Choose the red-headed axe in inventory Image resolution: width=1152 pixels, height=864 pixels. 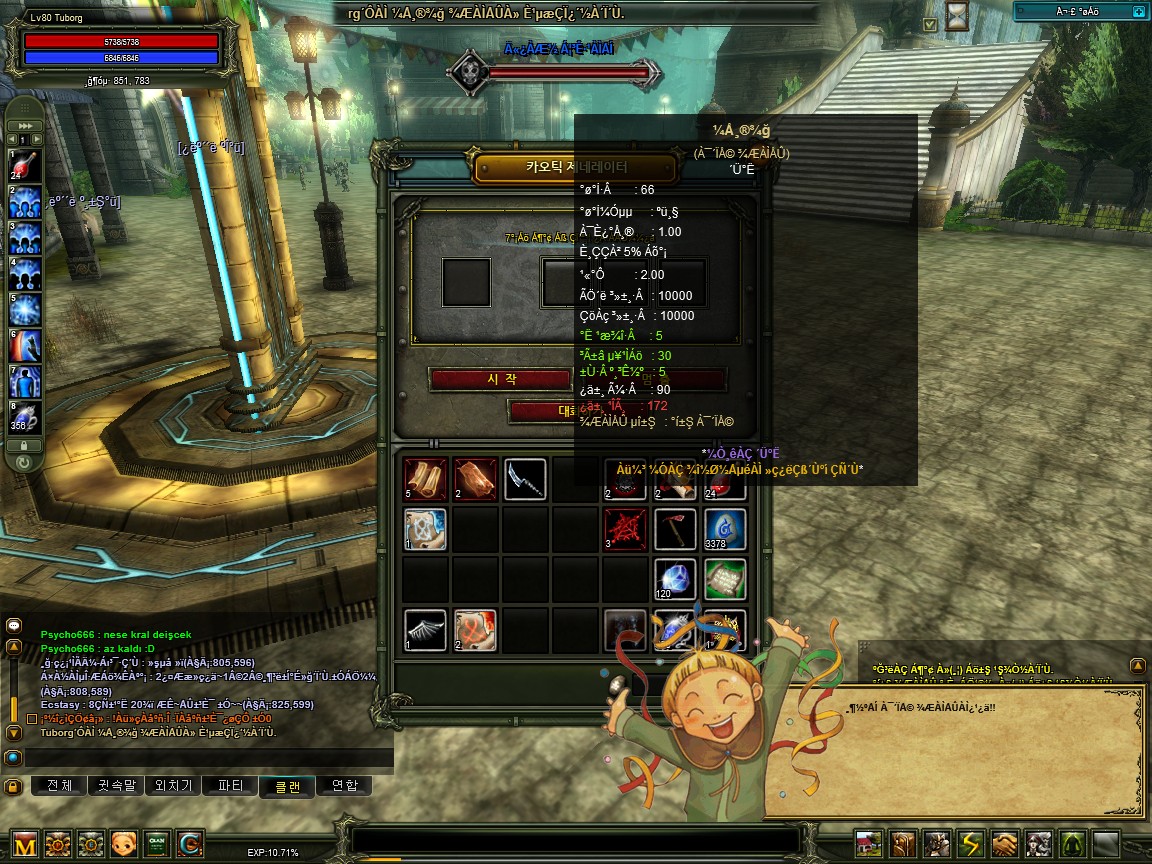(675, 530)
